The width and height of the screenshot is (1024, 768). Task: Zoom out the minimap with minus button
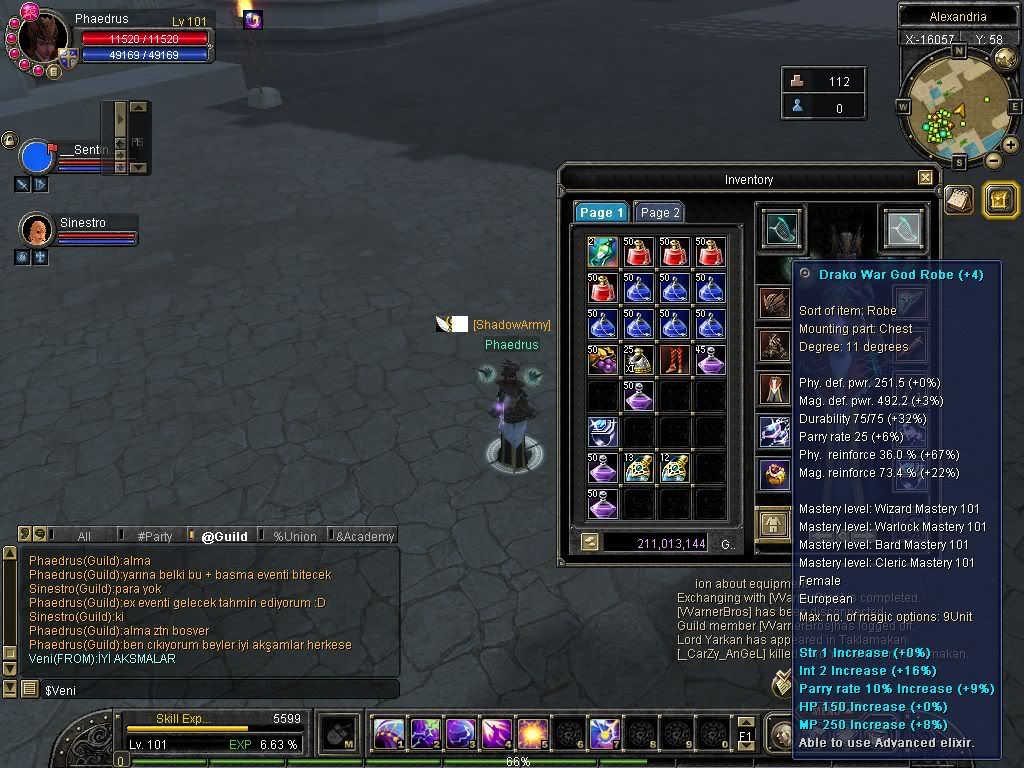click(x=993, y=160)
